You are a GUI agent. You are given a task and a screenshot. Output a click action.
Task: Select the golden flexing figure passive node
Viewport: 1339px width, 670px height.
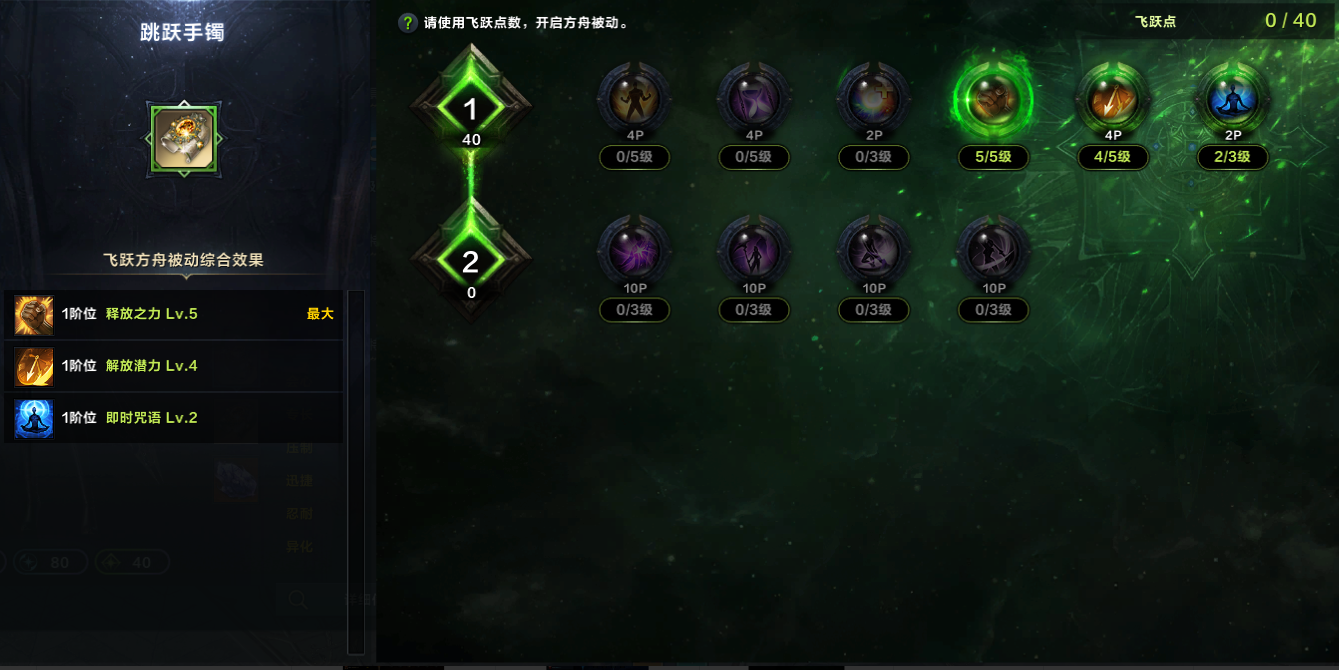pos(633,99)
